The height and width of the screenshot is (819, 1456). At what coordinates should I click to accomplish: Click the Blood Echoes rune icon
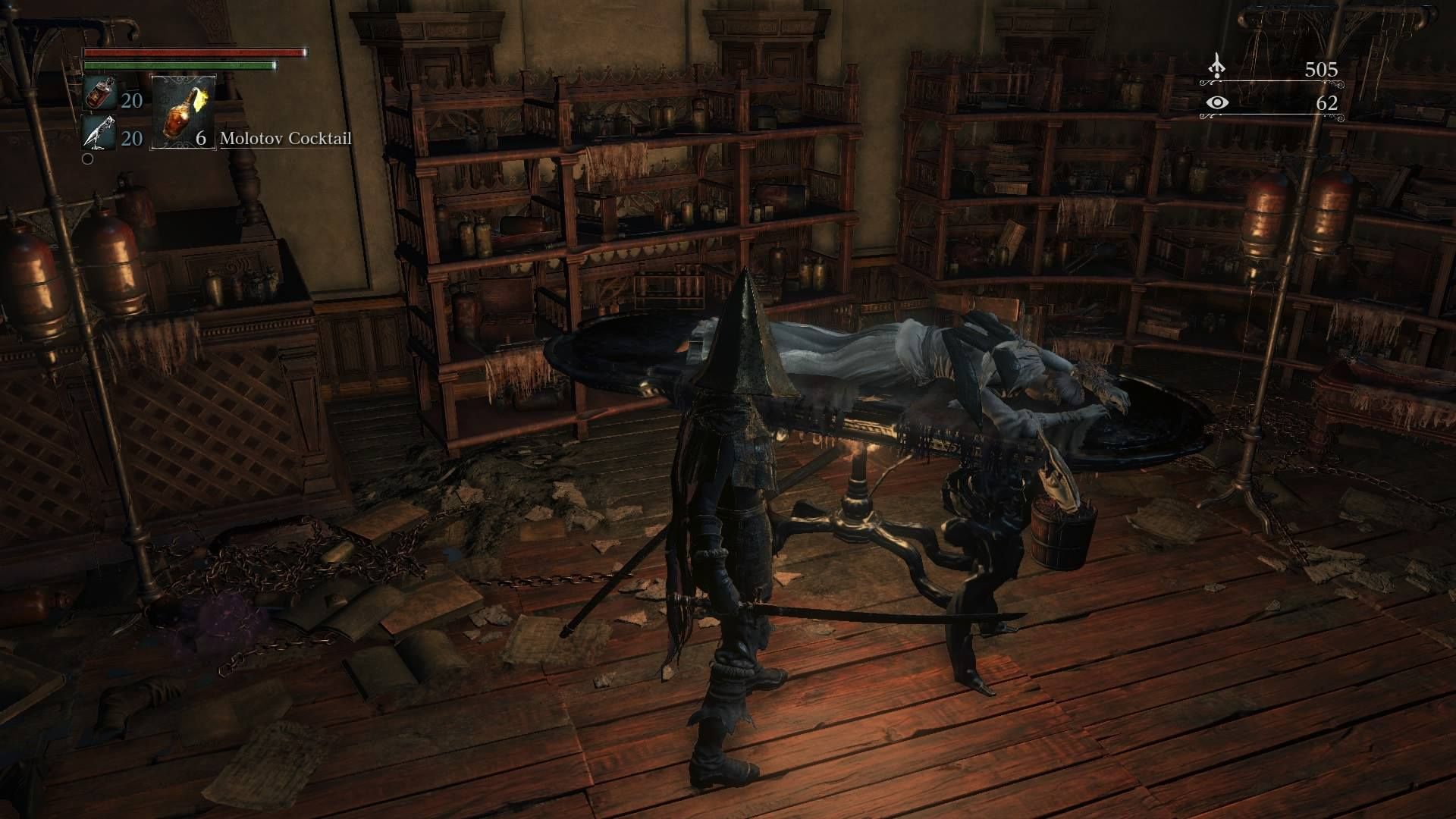[x=1217, y=66]
